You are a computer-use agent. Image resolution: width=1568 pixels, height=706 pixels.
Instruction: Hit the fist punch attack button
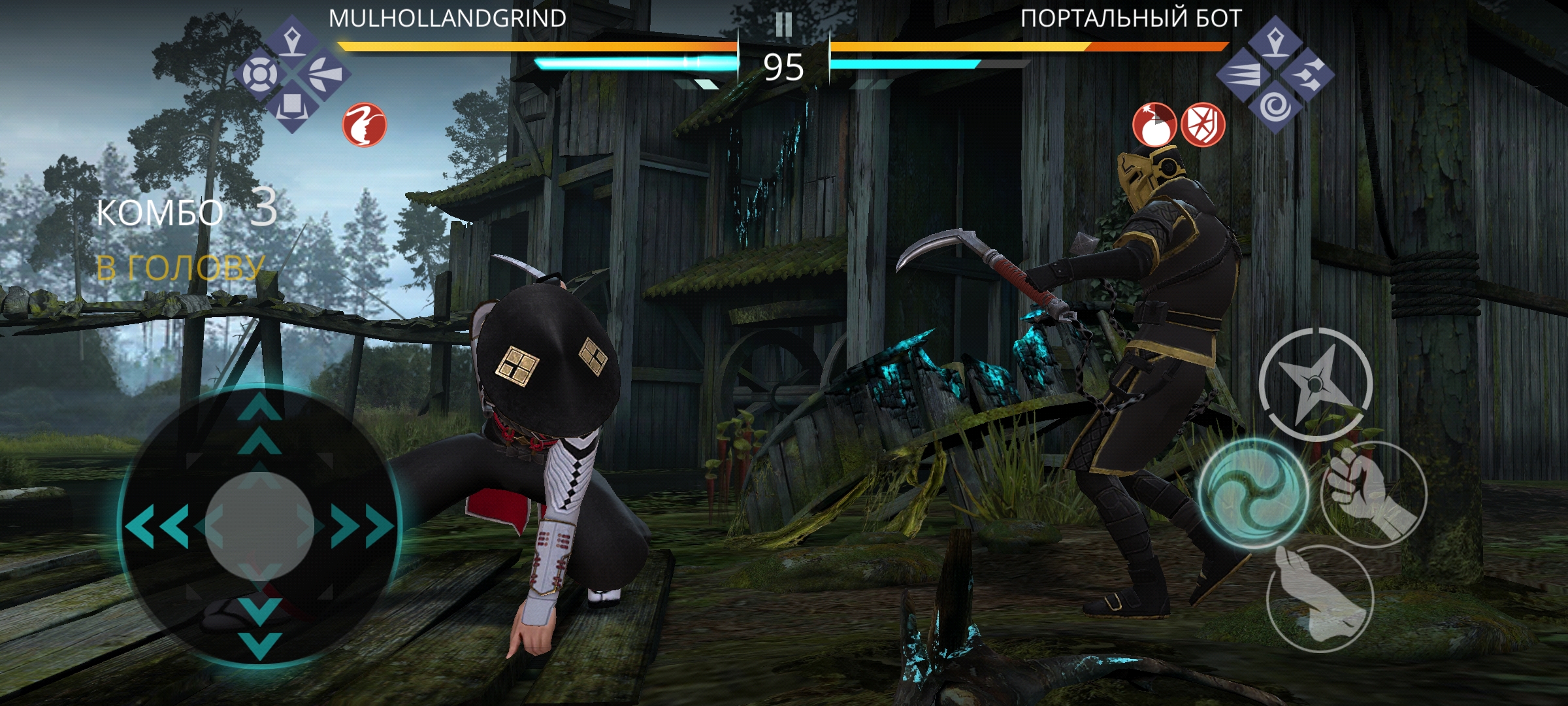point(1373,494)
